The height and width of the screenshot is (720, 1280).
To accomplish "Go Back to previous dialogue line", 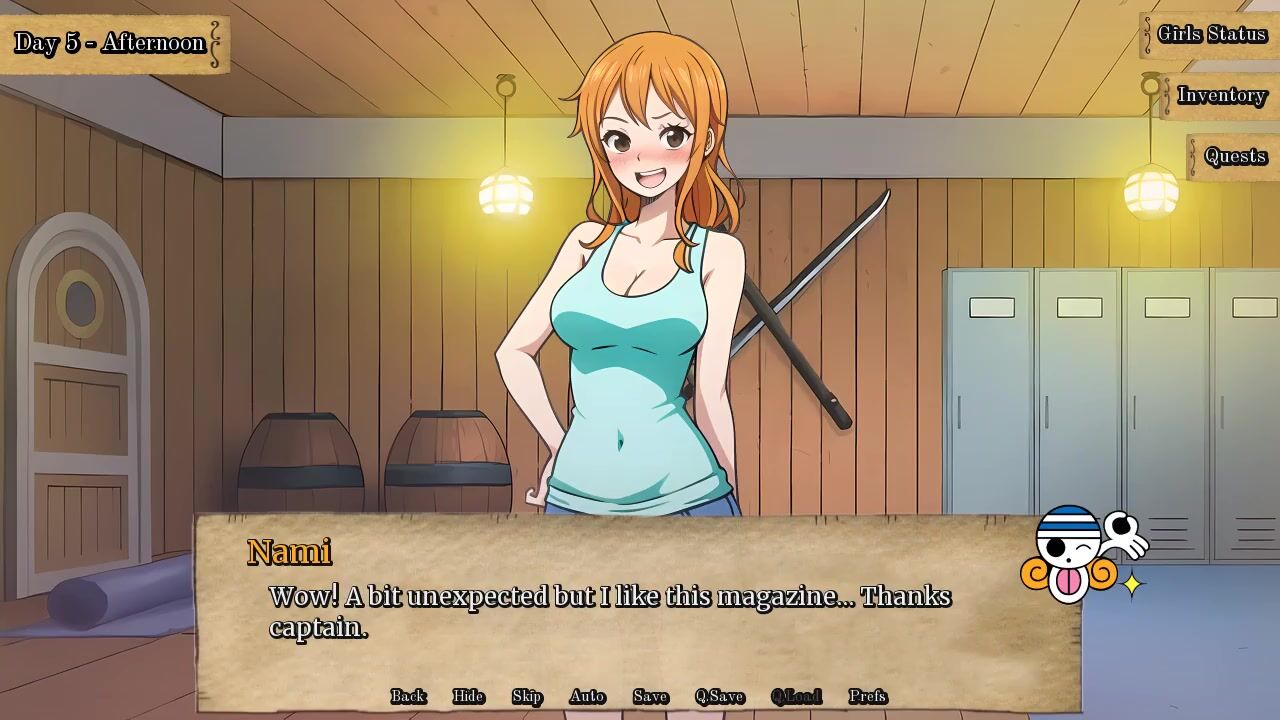I will click(x=408, y=696).
